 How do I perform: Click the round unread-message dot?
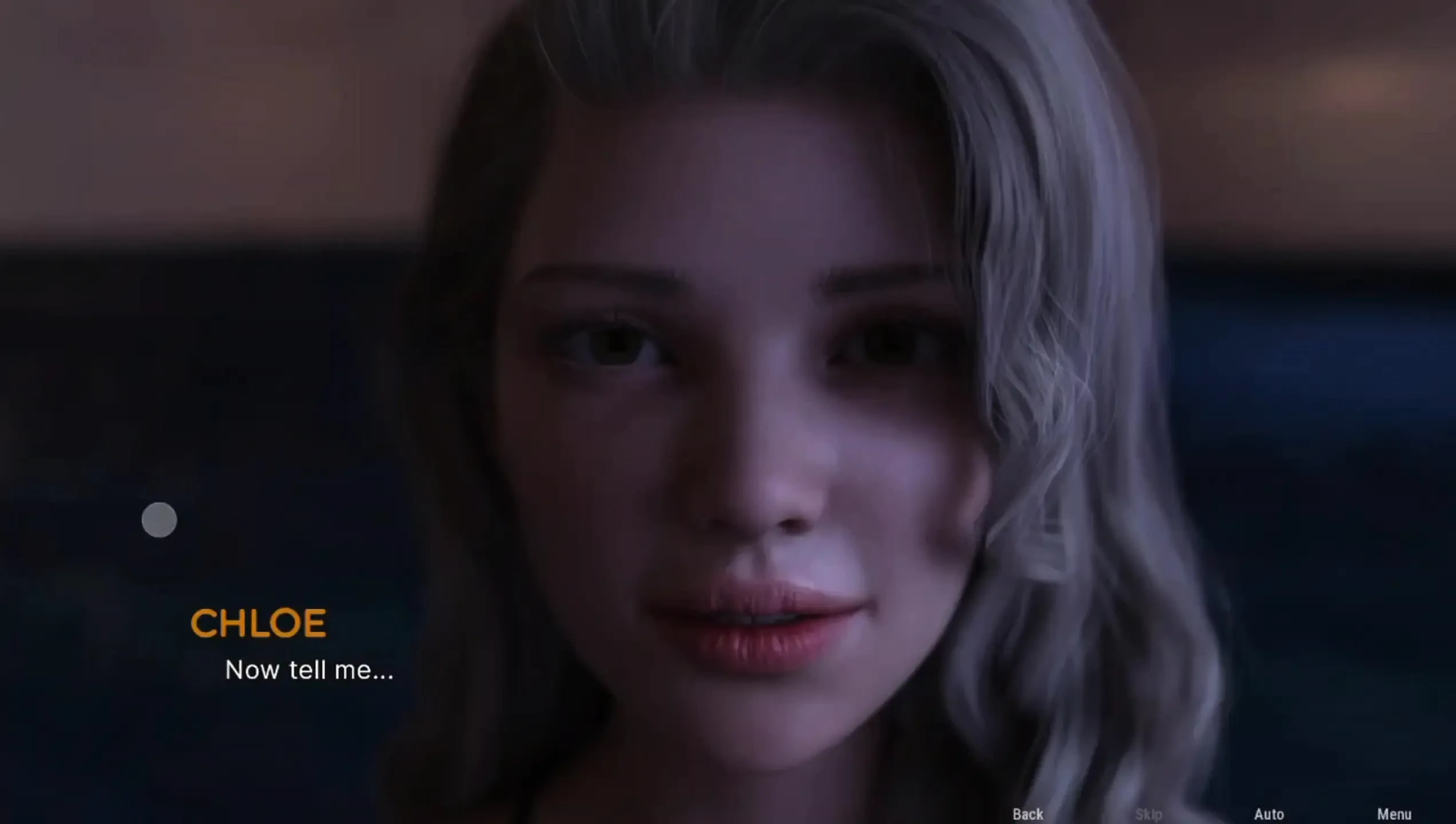[x=159, y=519]
